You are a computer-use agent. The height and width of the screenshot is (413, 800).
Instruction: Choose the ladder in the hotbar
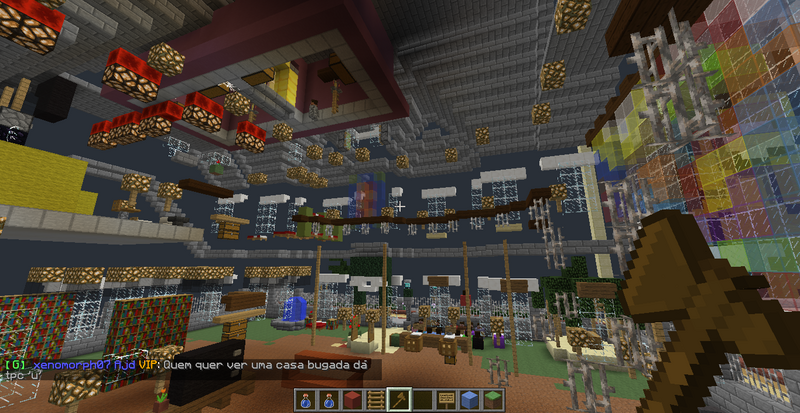pyautogui.click(x=376, y=400)
